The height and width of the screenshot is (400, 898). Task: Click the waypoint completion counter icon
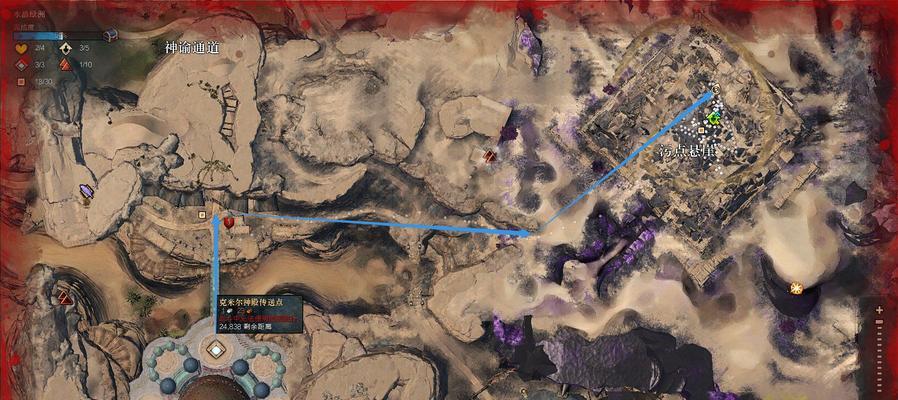(66, 48)
